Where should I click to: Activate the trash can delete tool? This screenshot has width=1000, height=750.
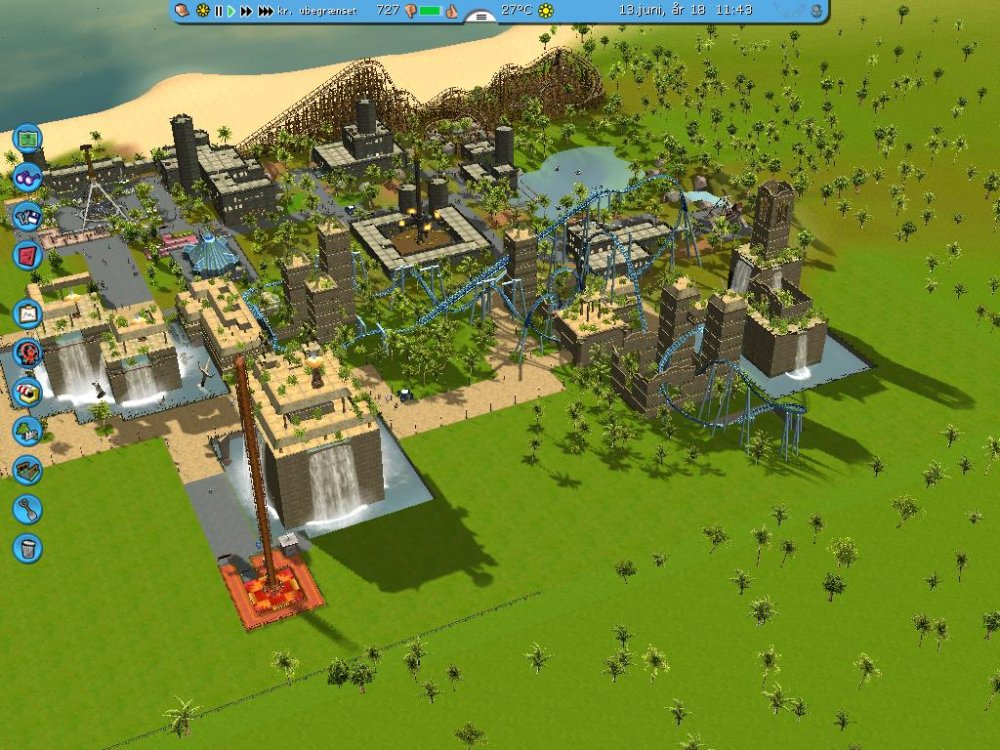coord(27,548)
